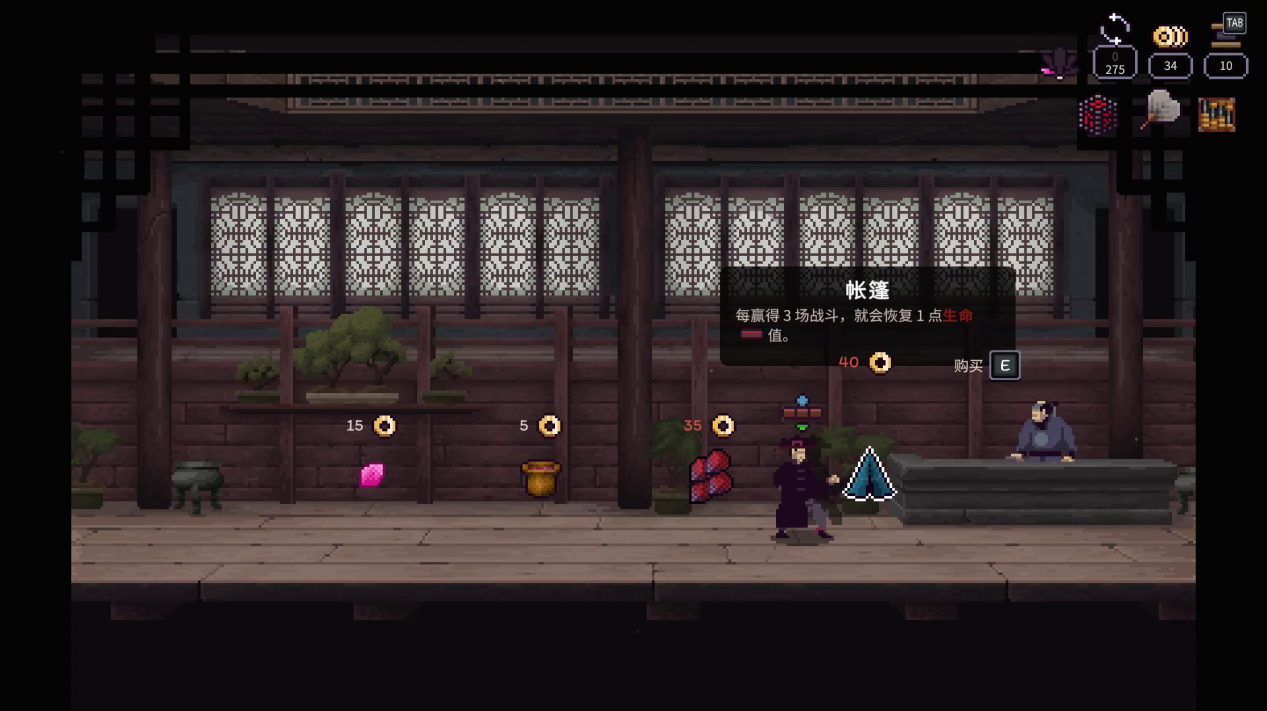This screenshot has height=711, width=1267.
Task: Select the clay pot costing 5 coins
Action: point(541,478)
